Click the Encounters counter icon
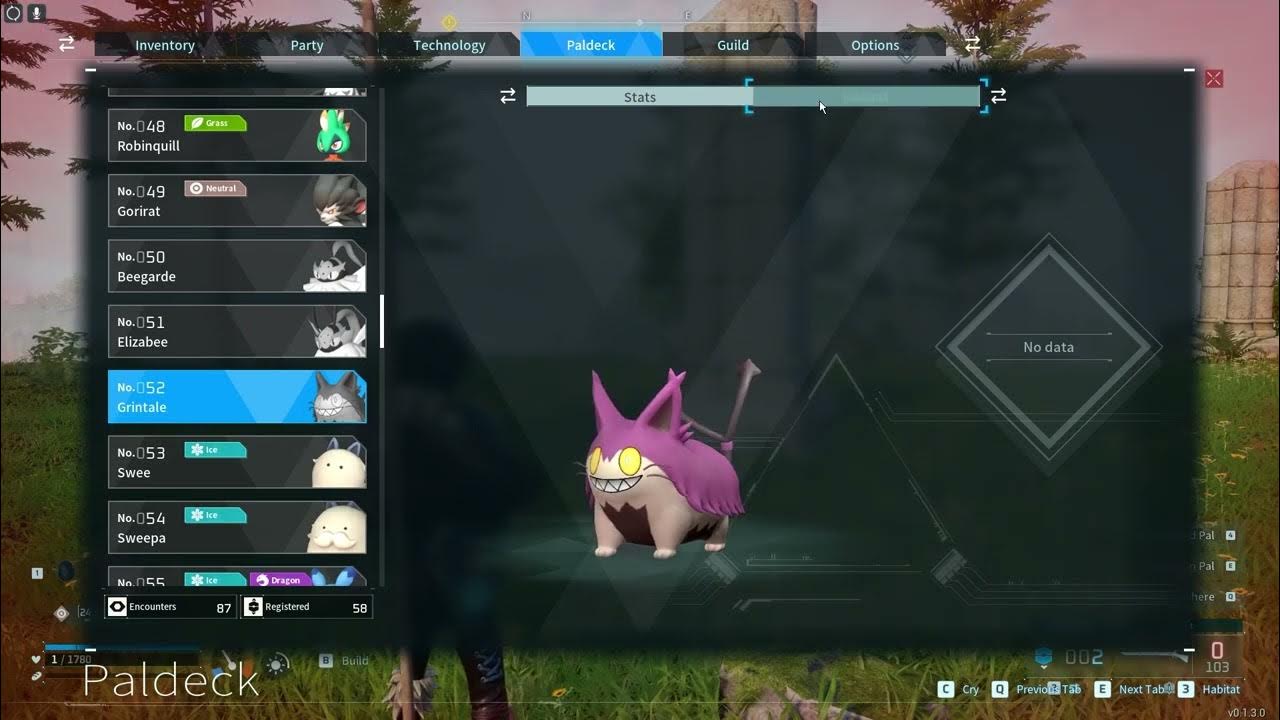The width and height of the screenshot is (1280, 720). pos(117,606)
